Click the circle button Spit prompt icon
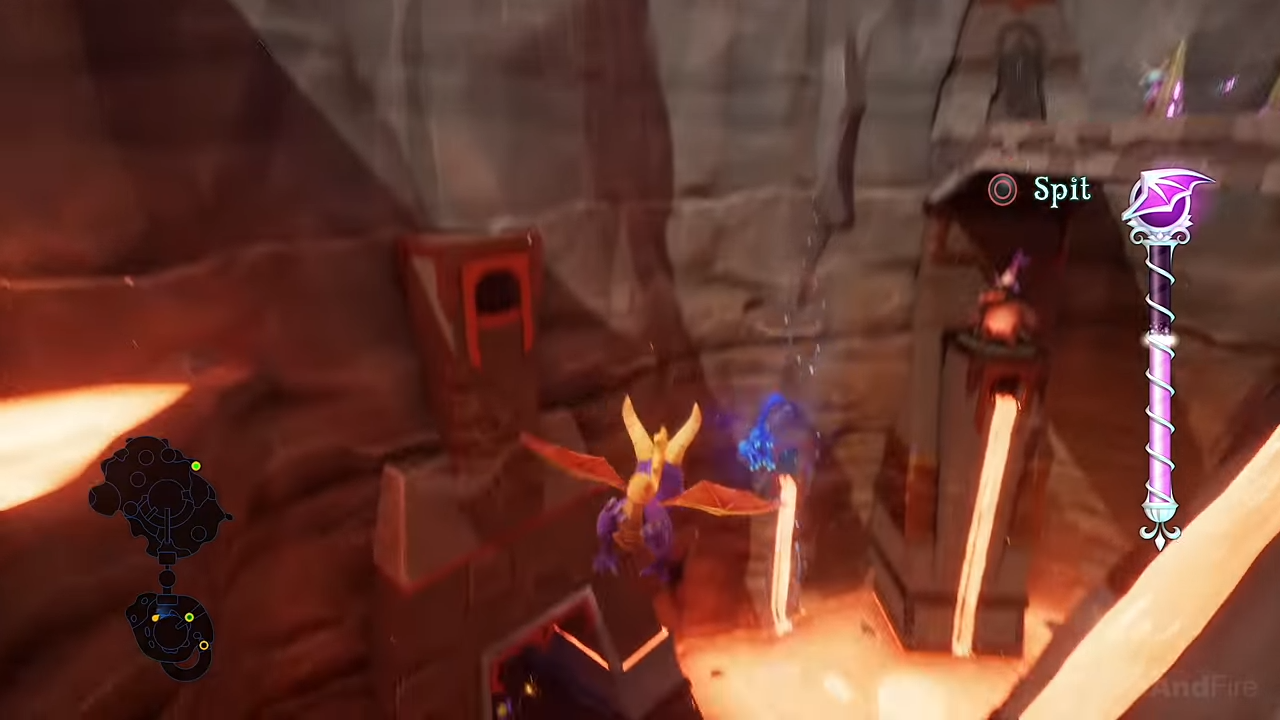1280x720 pixels. (x=1003, y=190)
